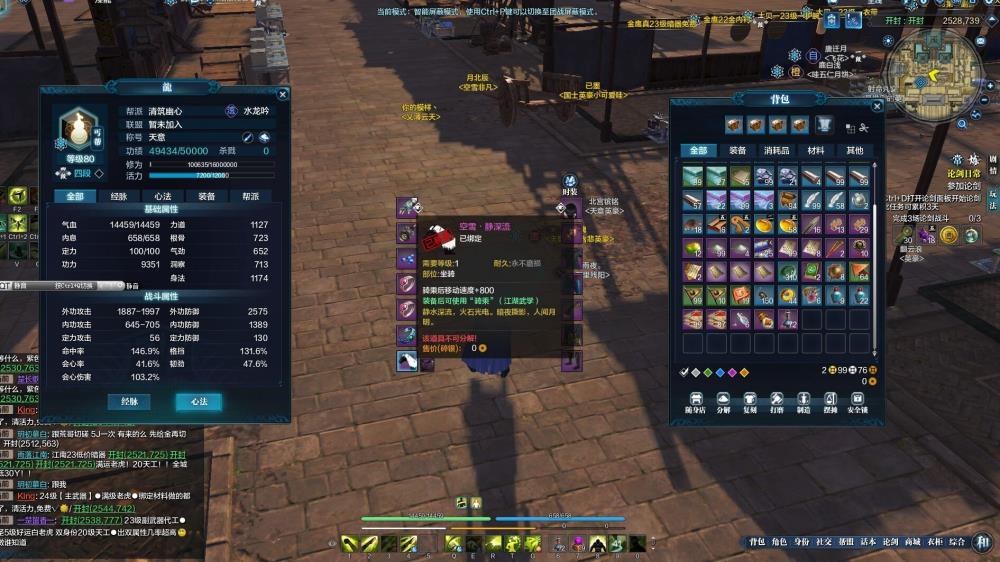Switch to the 经脉 tab in character panel

(x=119, y=197)
